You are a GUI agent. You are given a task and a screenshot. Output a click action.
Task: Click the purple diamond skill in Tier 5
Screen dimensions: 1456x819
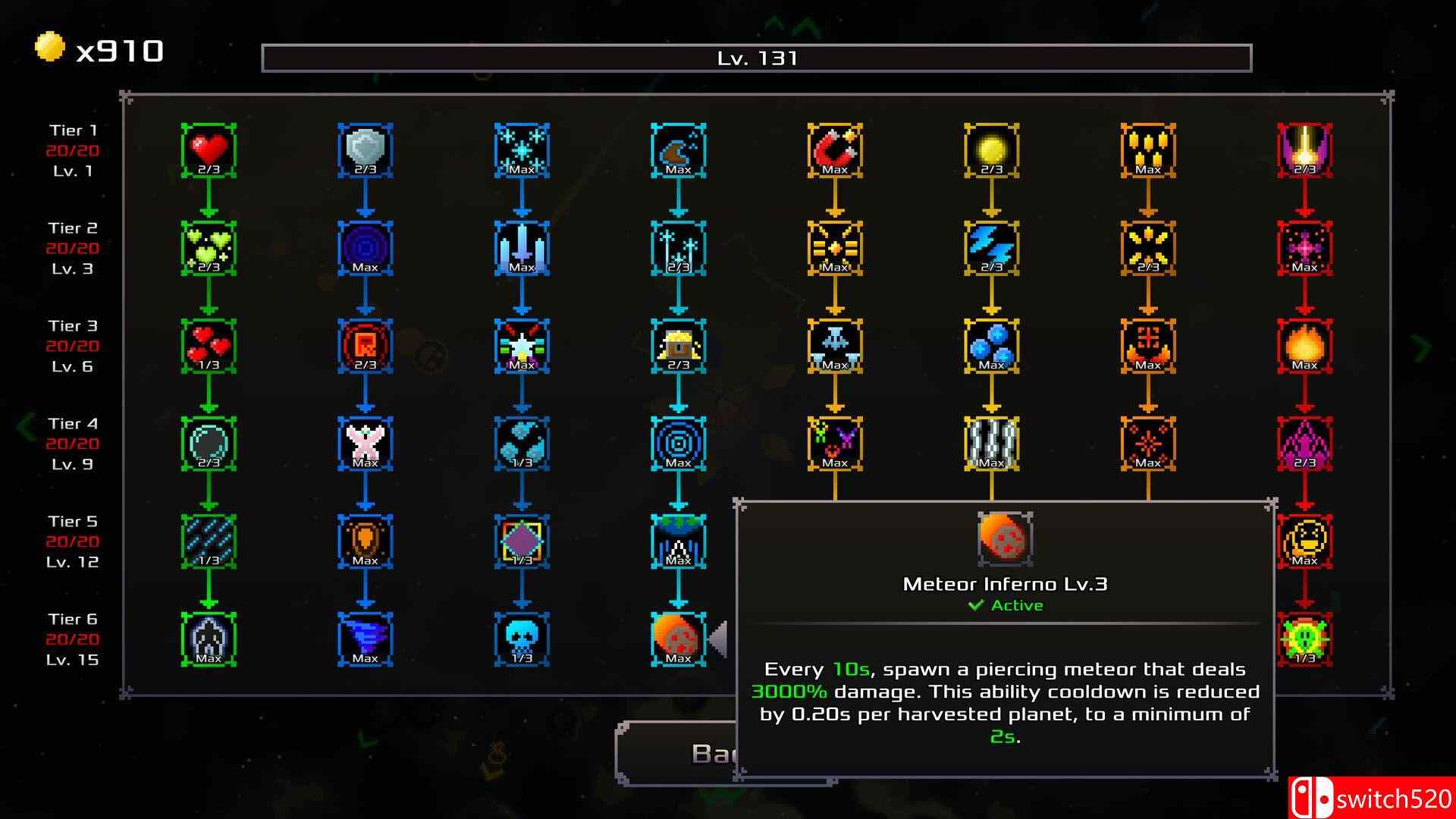click(x=521, y=541)
